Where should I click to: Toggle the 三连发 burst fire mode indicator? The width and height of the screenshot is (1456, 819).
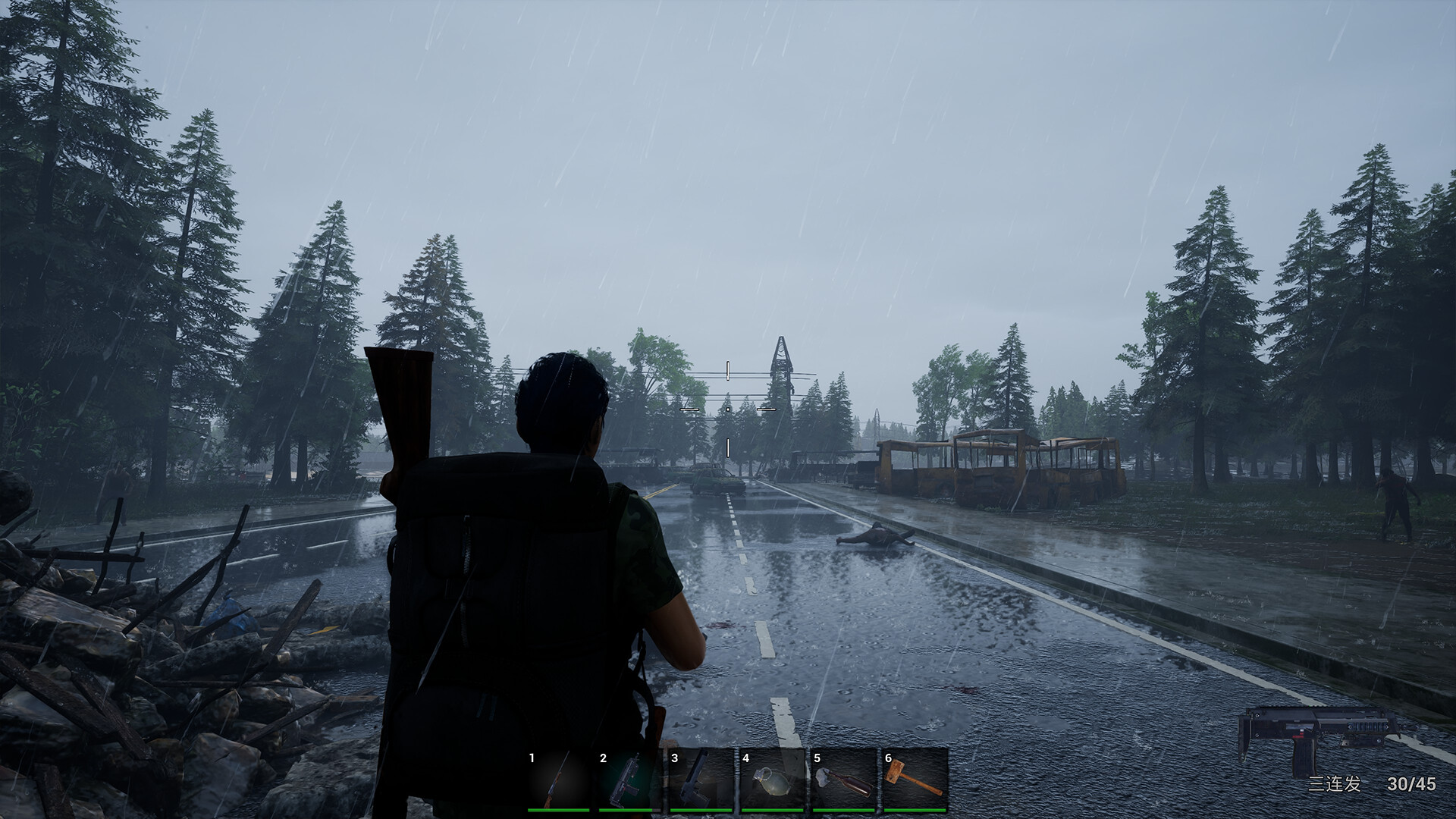coord(1336,783)
